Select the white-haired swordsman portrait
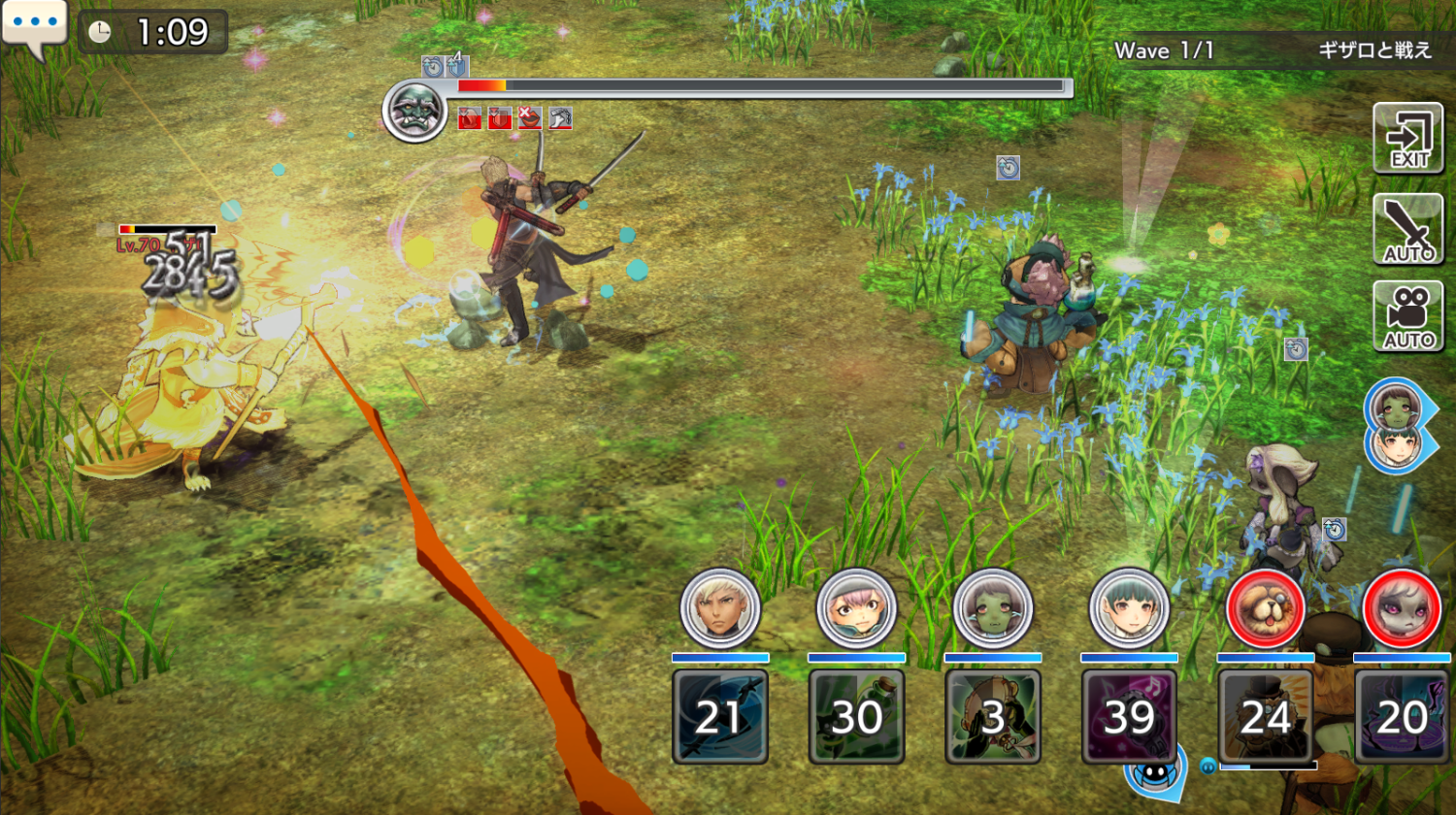Image resolution: width=1456 pixels, height=815 pixels. (x=720, y=608)
